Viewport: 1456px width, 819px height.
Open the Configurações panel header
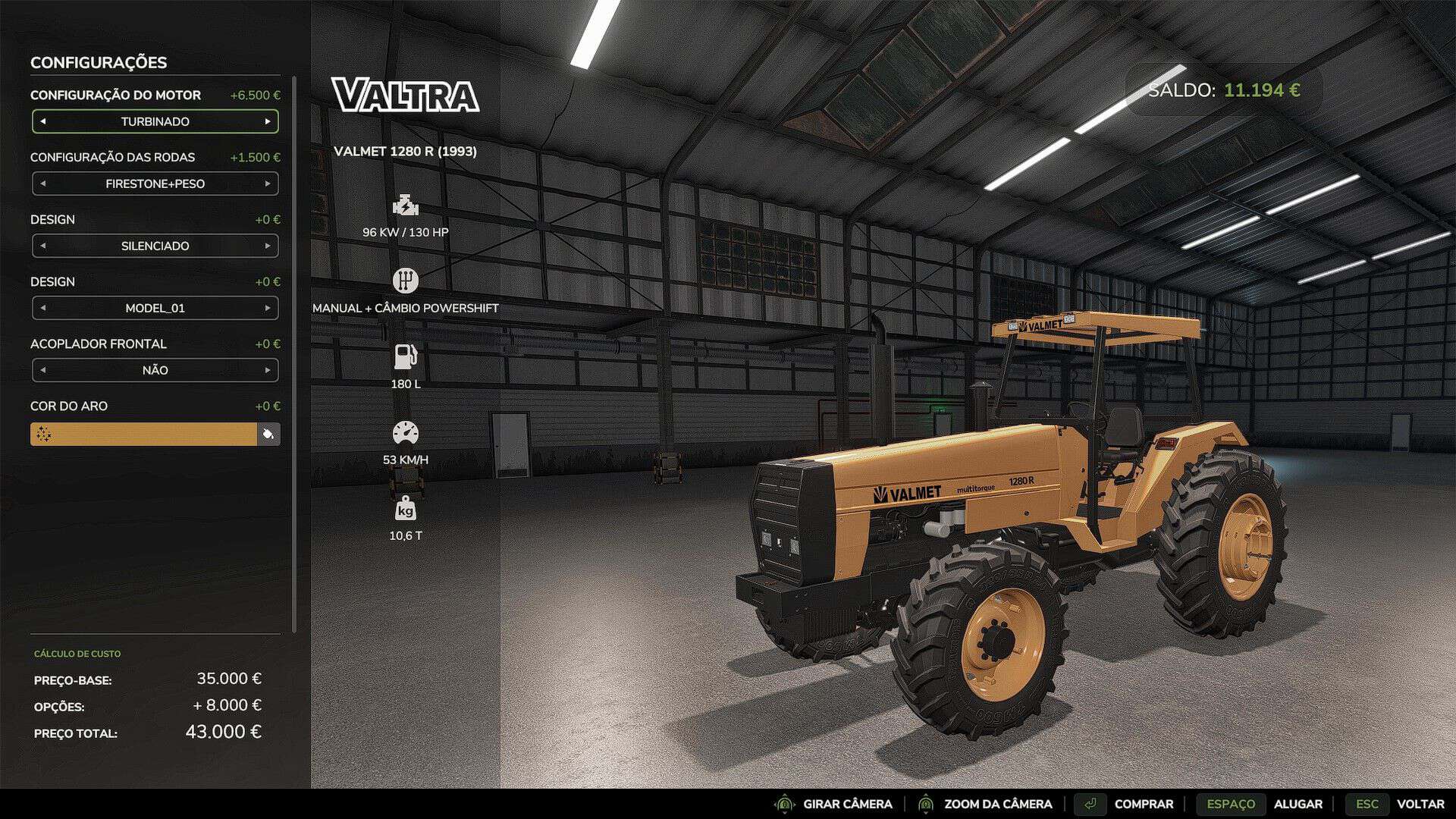97,63
